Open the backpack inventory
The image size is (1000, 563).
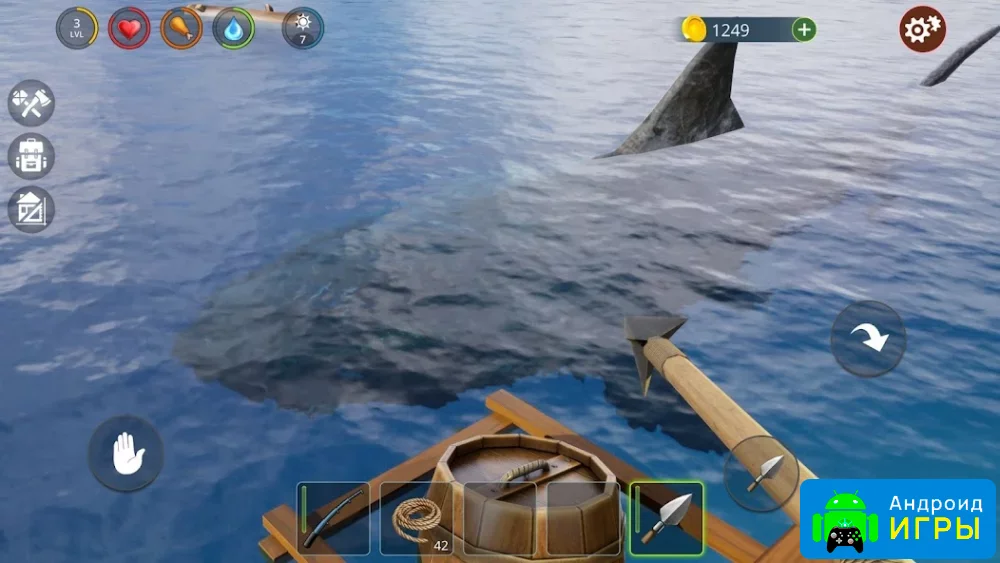tap(31, 157)
